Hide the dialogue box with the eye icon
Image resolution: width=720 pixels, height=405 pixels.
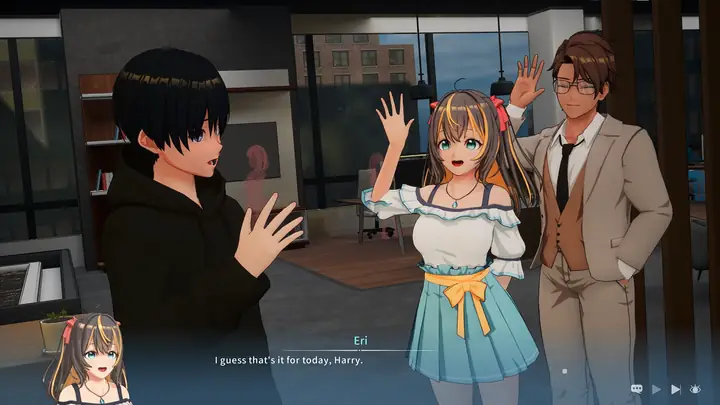pyautogui.click(x=696, y=388)
